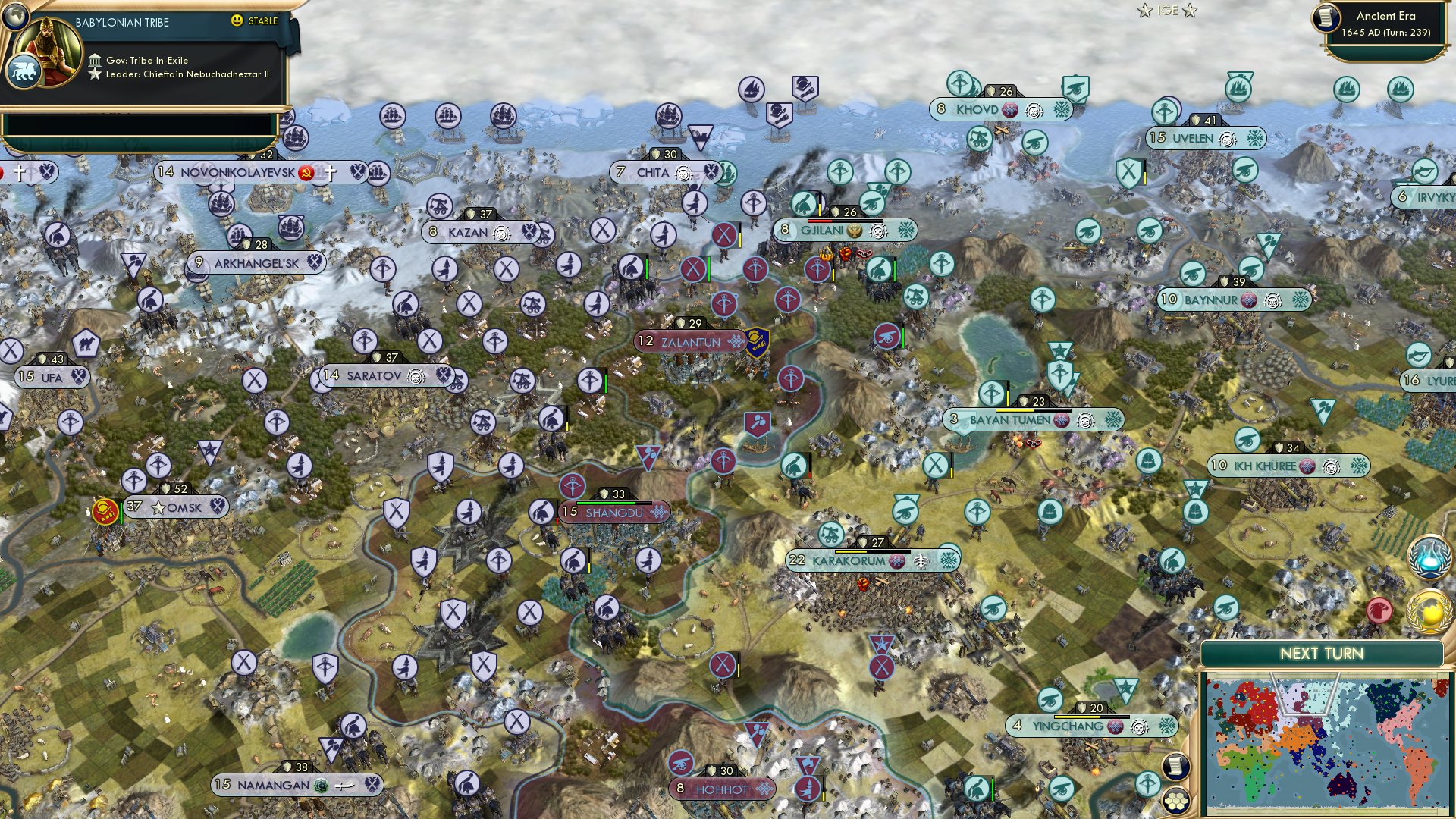Select the teal catapult unit near Ikh Khüree
Screen dimensions: 1456x819
(x=1247, y=440)
